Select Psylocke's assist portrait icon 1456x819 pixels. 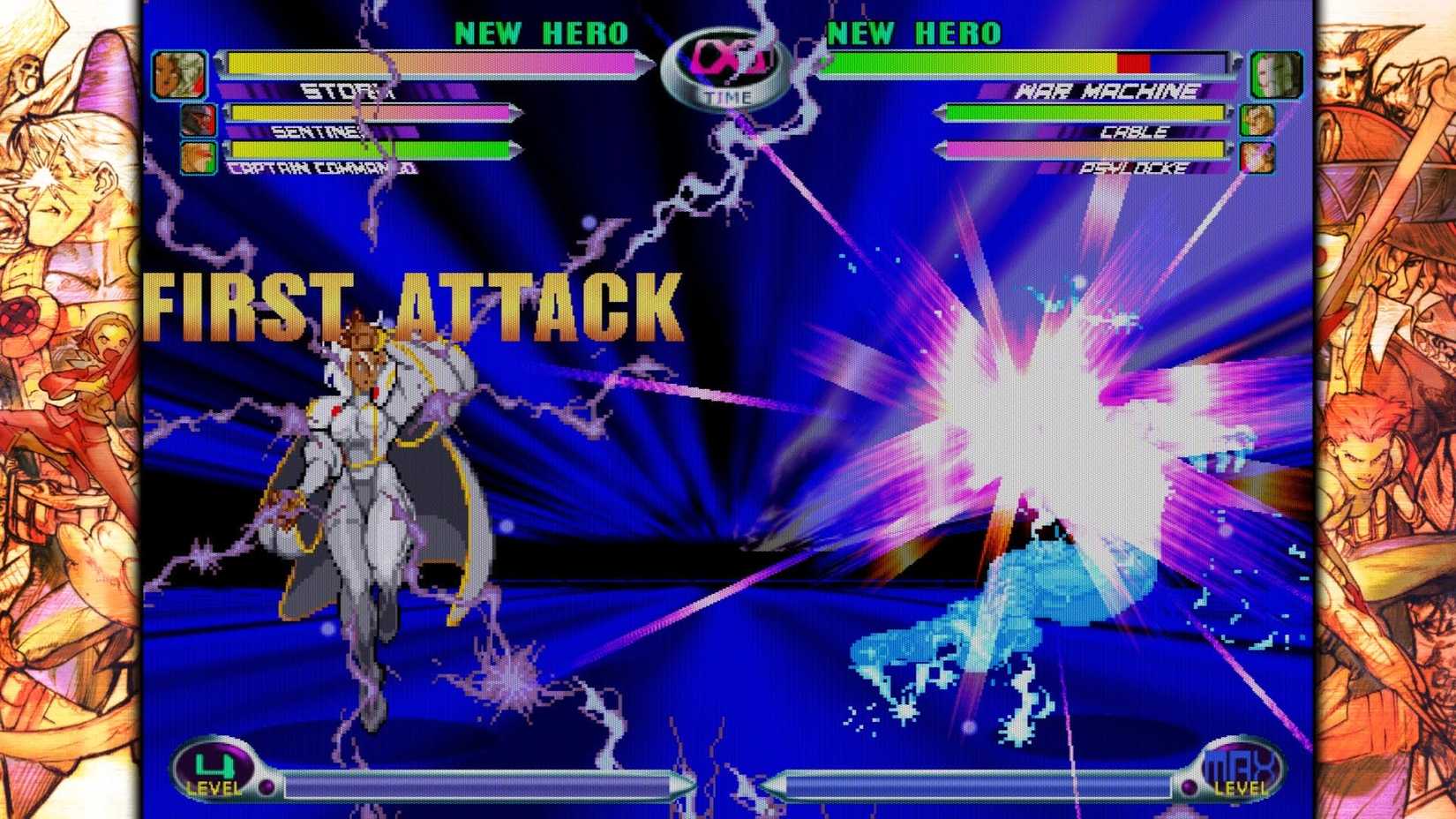pos(1256,156)
